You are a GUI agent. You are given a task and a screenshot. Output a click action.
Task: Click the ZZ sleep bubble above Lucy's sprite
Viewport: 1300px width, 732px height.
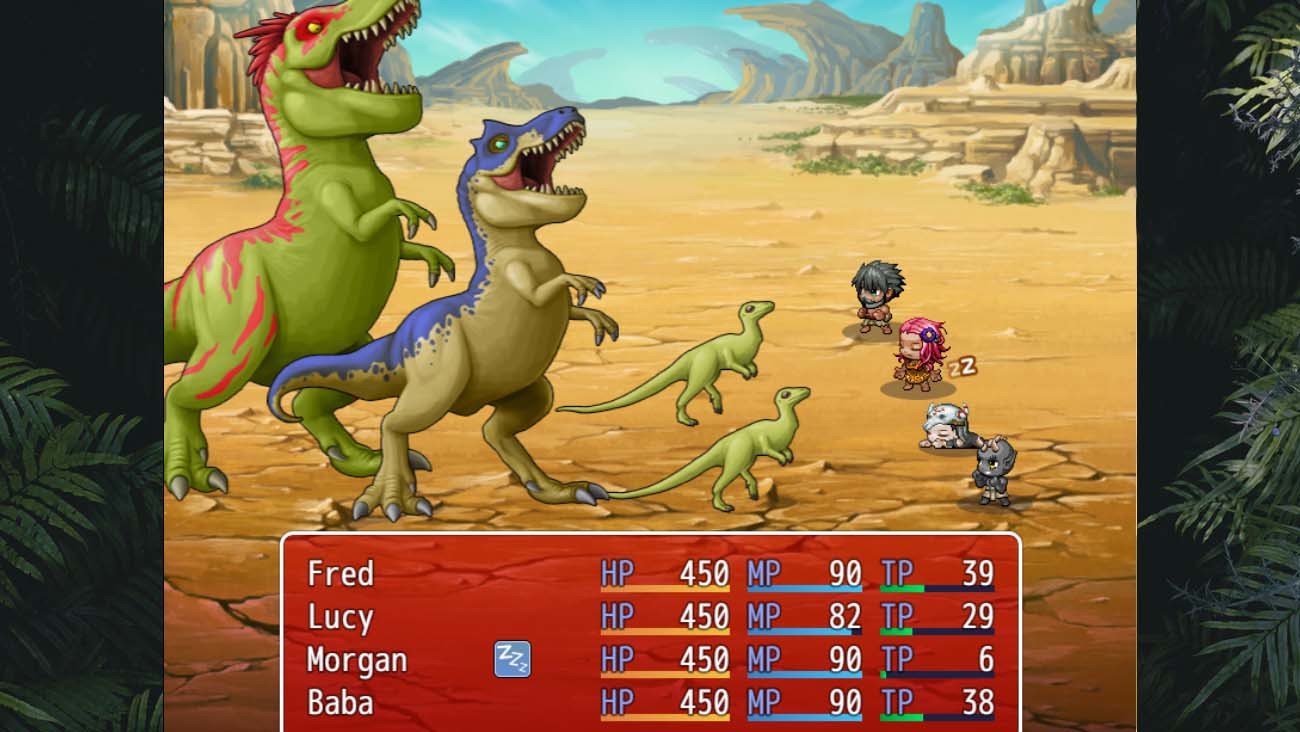click(960, 367)
